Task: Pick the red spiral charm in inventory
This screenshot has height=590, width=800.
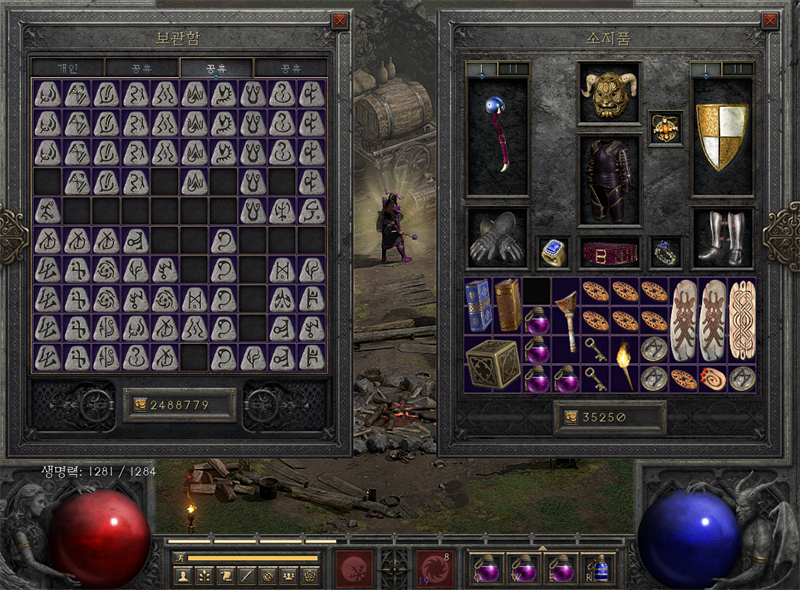Action: [713, 378]
